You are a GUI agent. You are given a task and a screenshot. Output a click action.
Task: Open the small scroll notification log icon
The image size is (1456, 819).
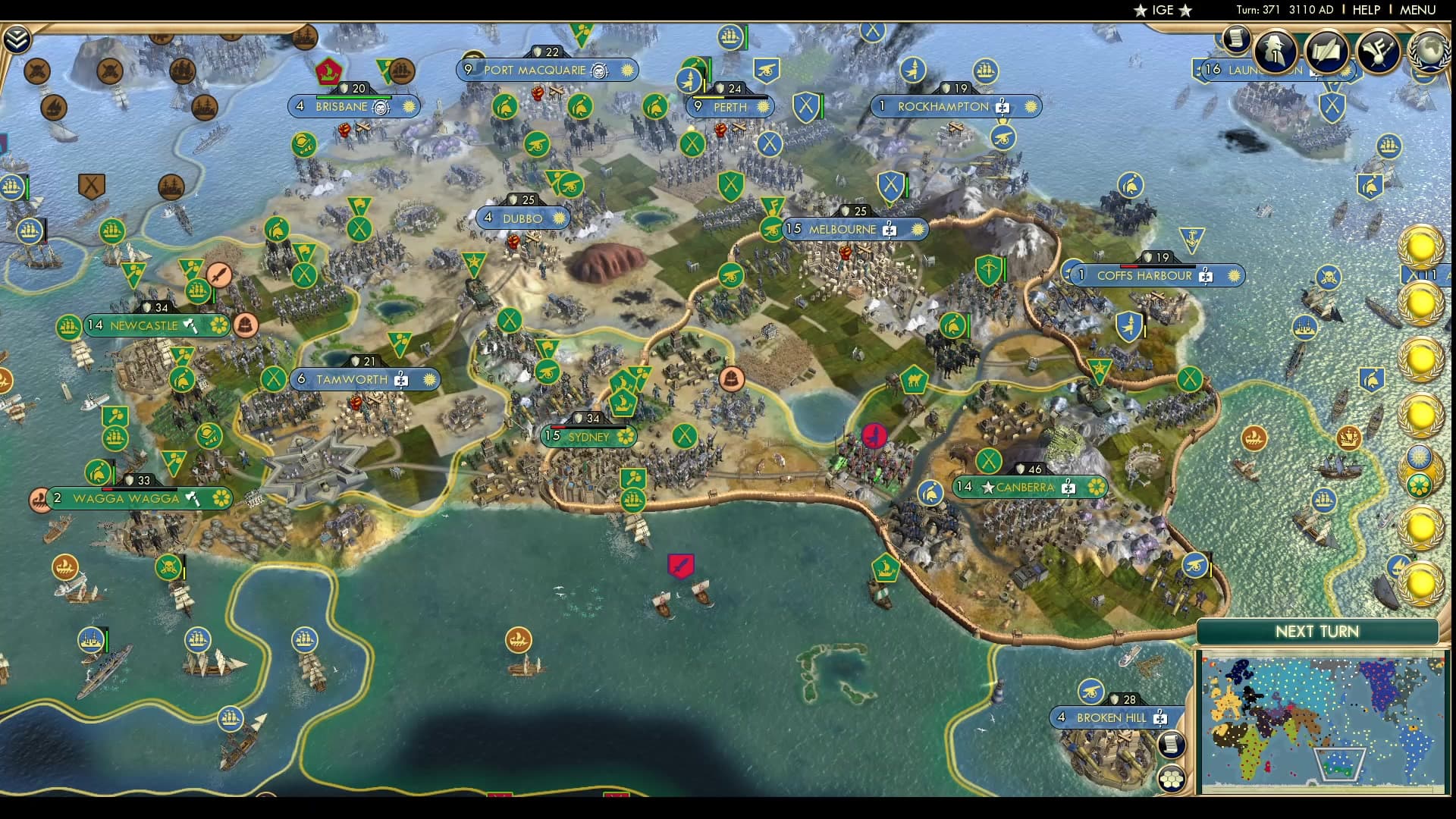[1236, 38]
